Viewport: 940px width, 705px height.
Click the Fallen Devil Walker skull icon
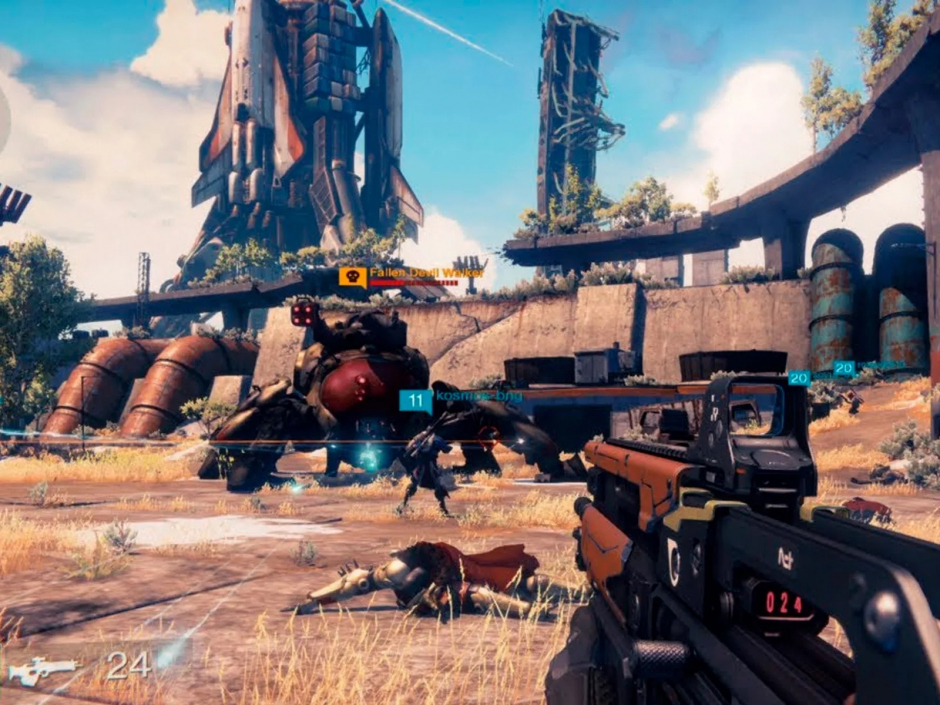point(352,277)
